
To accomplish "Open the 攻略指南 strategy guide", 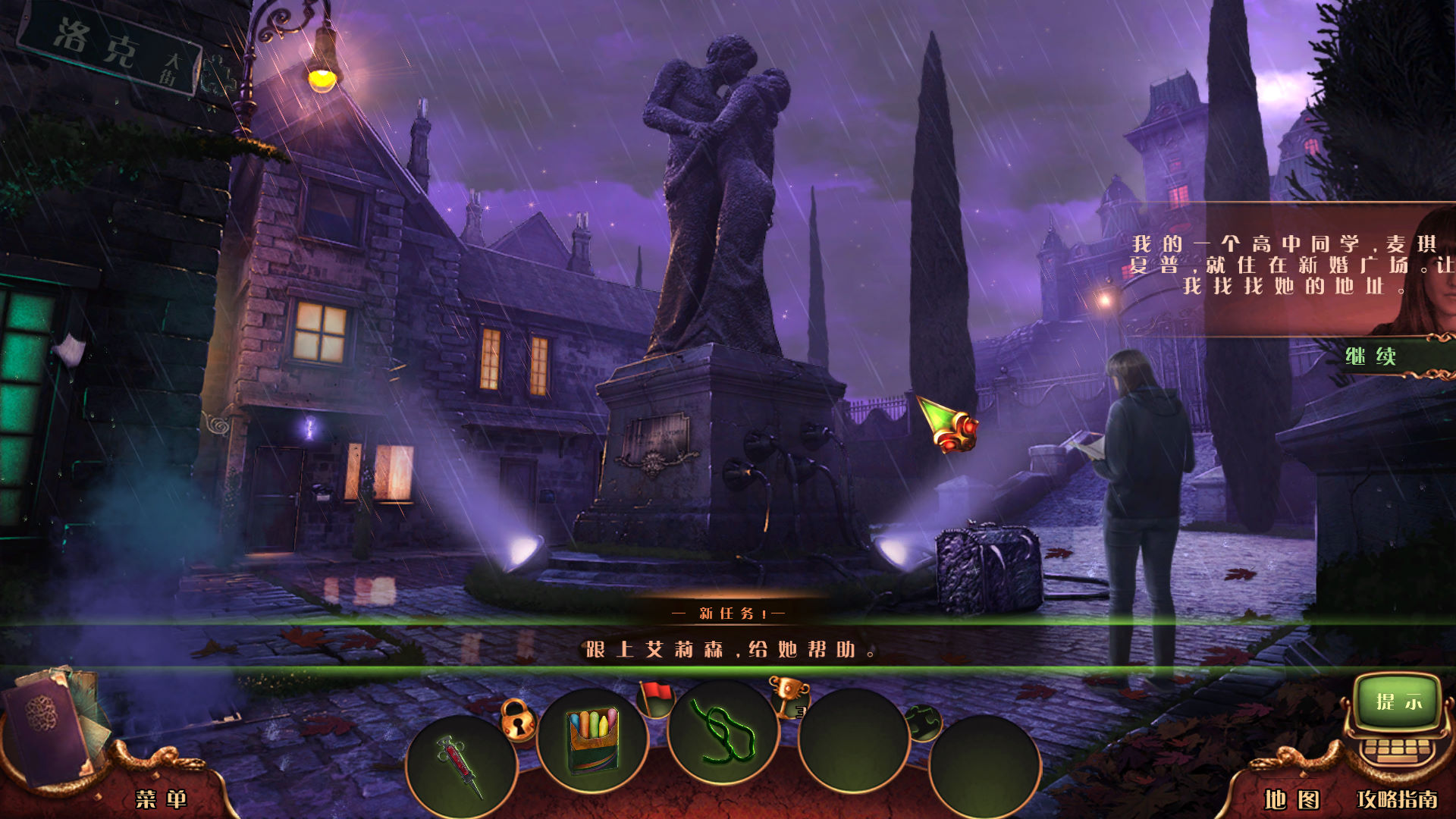I will (1397, 799).
